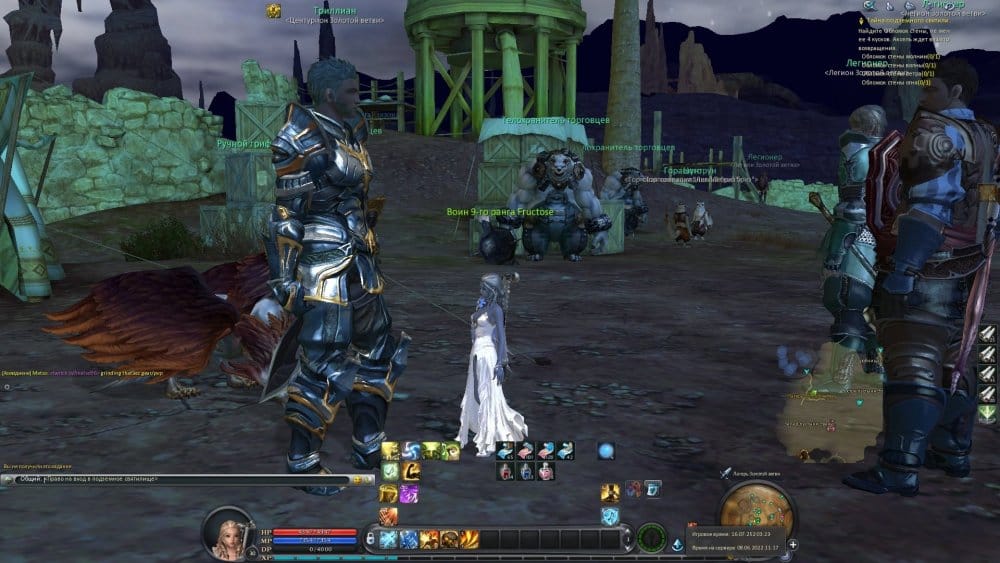The width and height of the screenshot is (1000, 563).
Task: Toggle the hotbar lock icon
Action: click(370, 539)
